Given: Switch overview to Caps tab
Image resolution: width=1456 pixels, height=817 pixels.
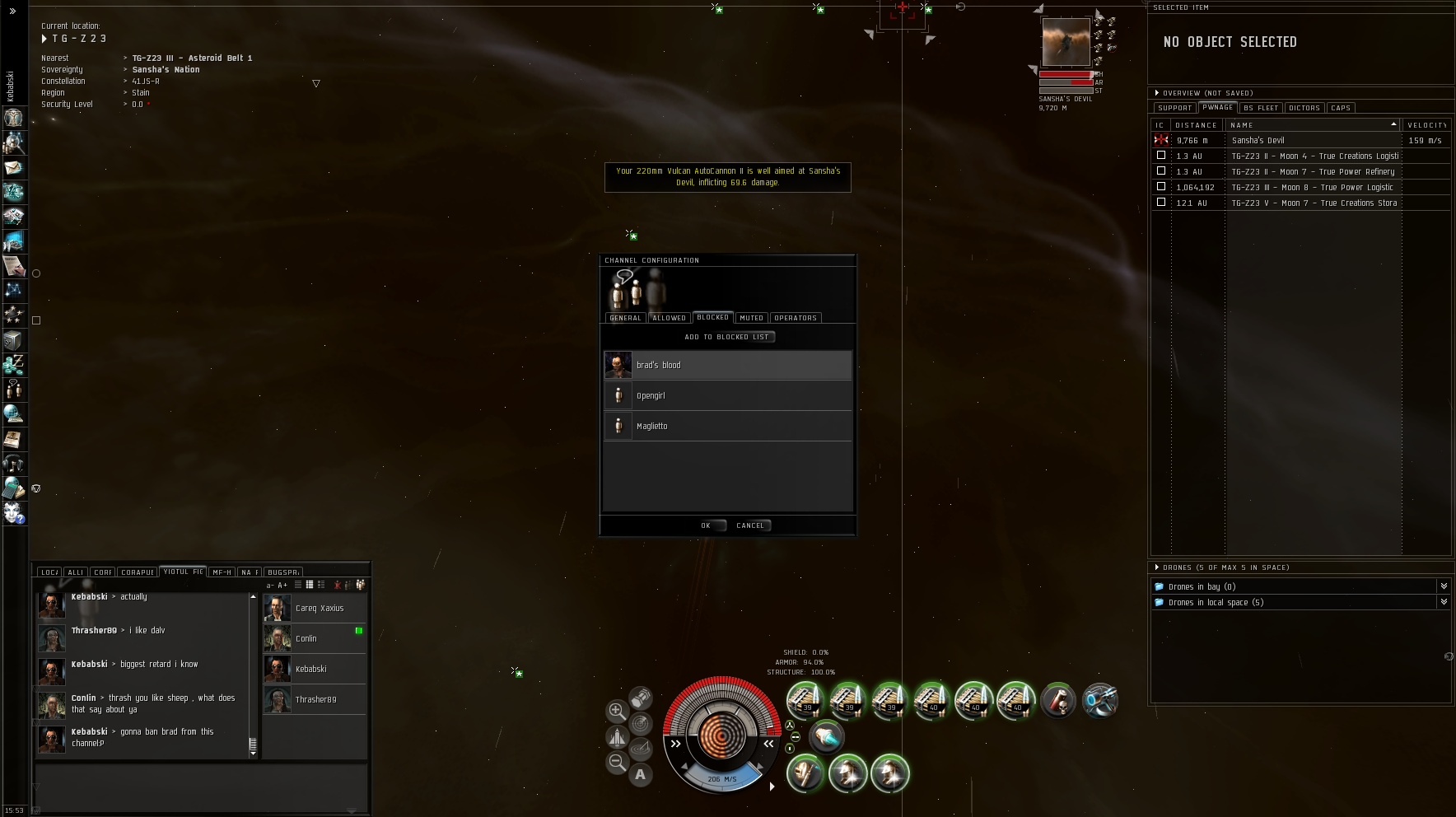Looking at the screenshot, I should tap(1341, 108).
